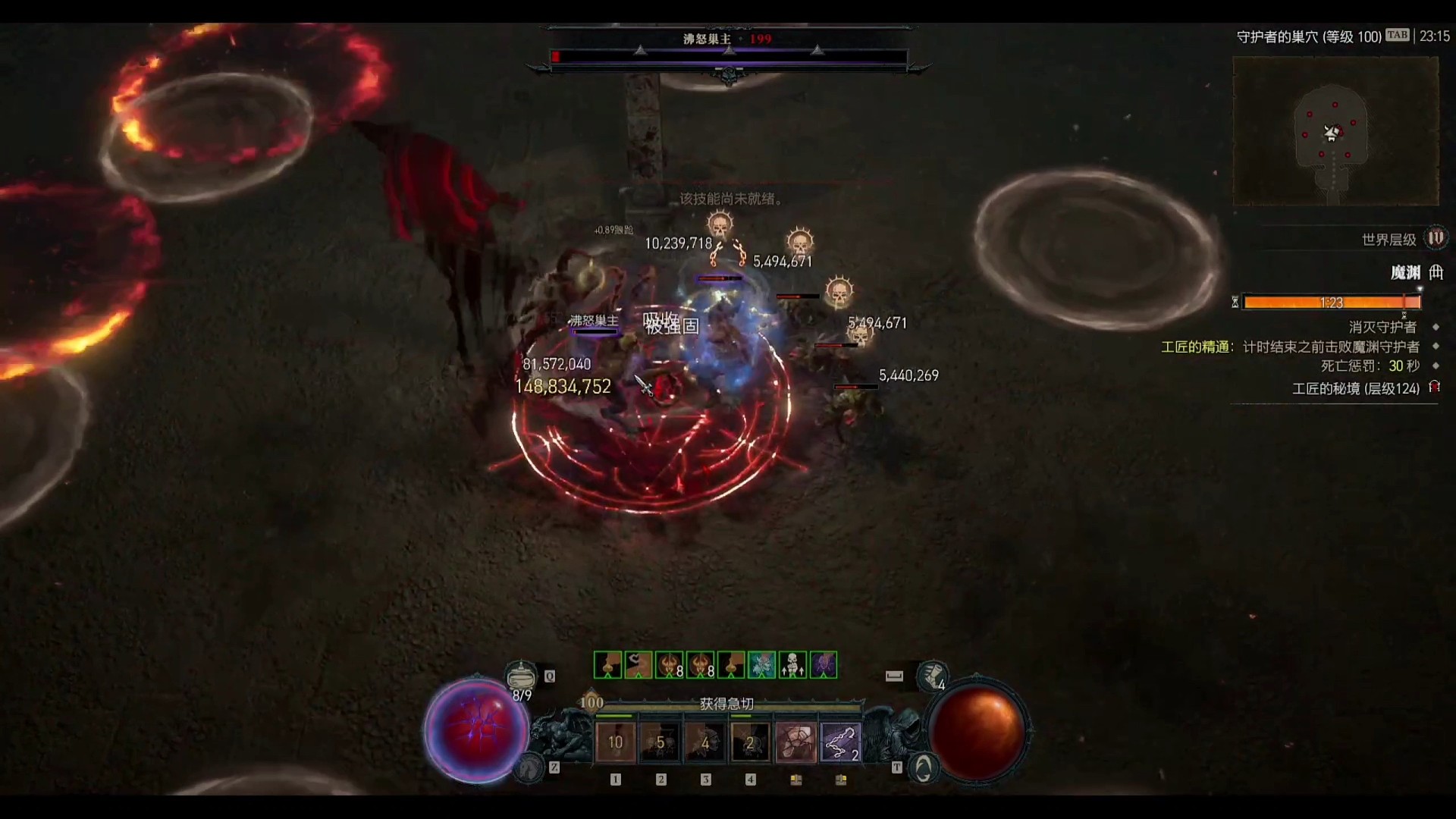Summon the mount with the horse icon
Screen dimensions: 1456x819
[529, 769]
